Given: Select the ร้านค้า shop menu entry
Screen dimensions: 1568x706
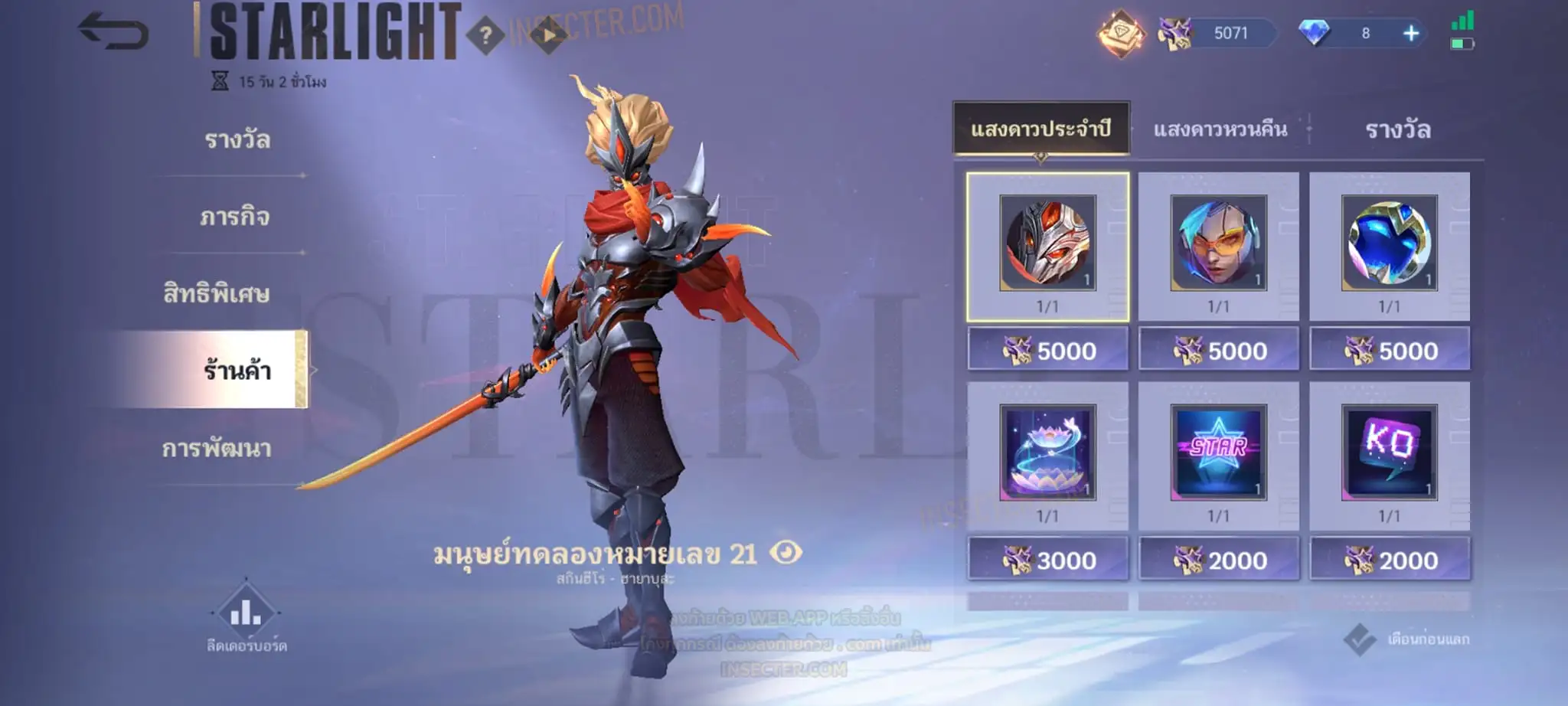Looking at the screenshot, I should coord(237,371).
